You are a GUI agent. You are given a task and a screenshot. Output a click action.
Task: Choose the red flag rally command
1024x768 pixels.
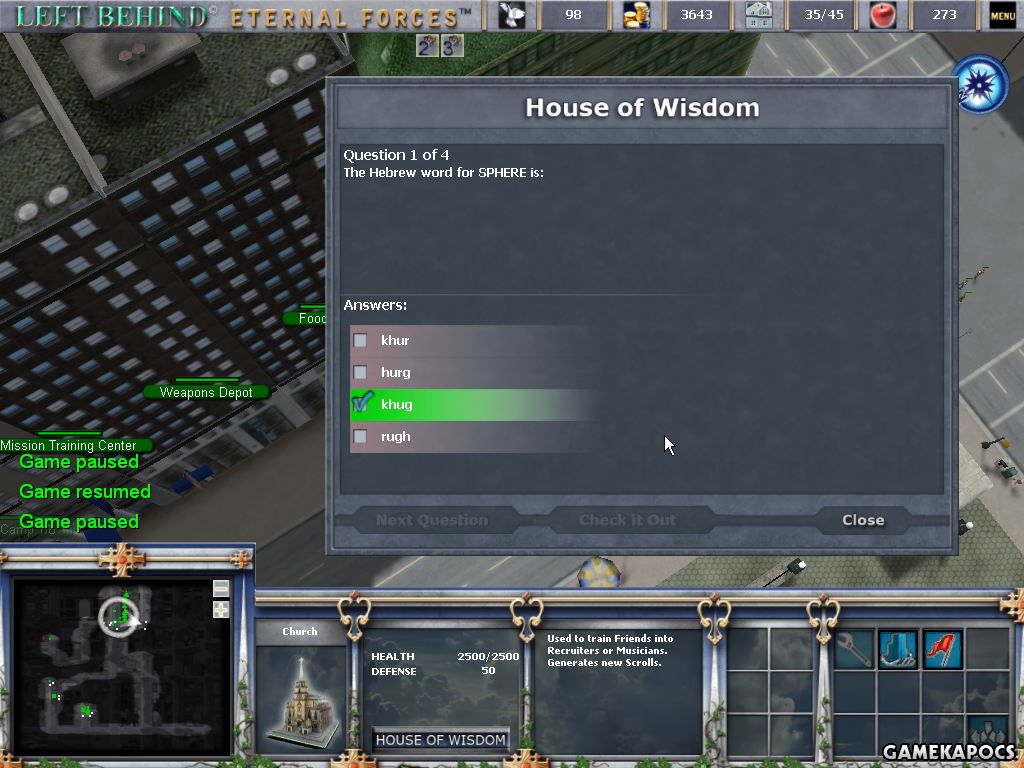click(941, 649)
